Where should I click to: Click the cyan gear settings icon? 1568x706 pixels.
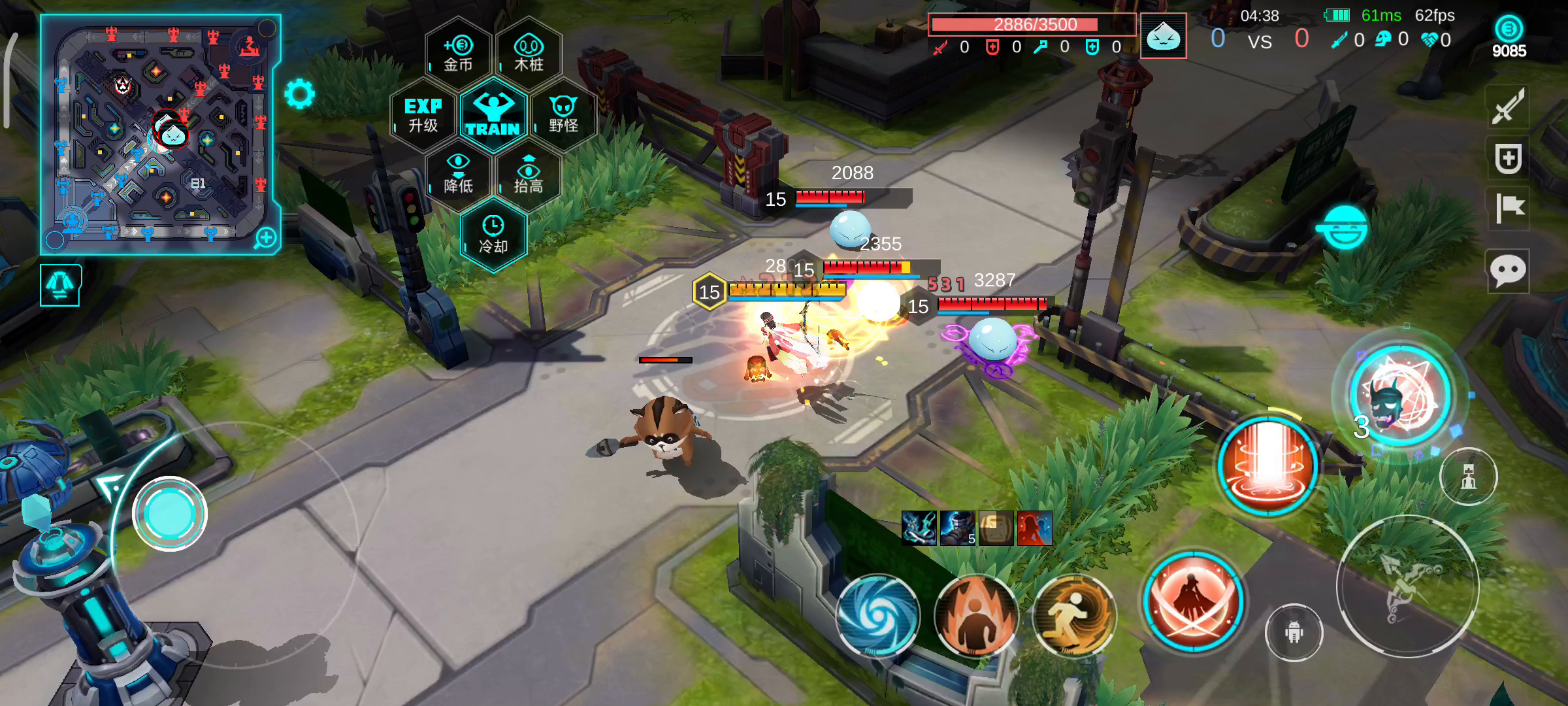coord(300,94)
